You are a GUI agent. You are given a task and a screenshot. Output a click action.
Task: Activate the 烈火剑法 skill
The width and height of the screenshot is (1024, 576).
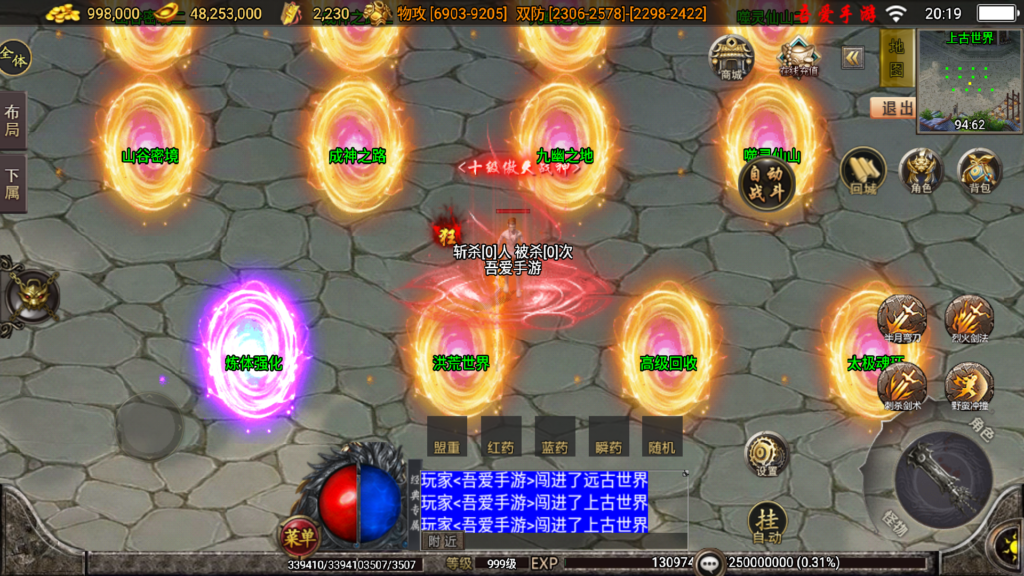pyautogui.click(x=968, y=320)
